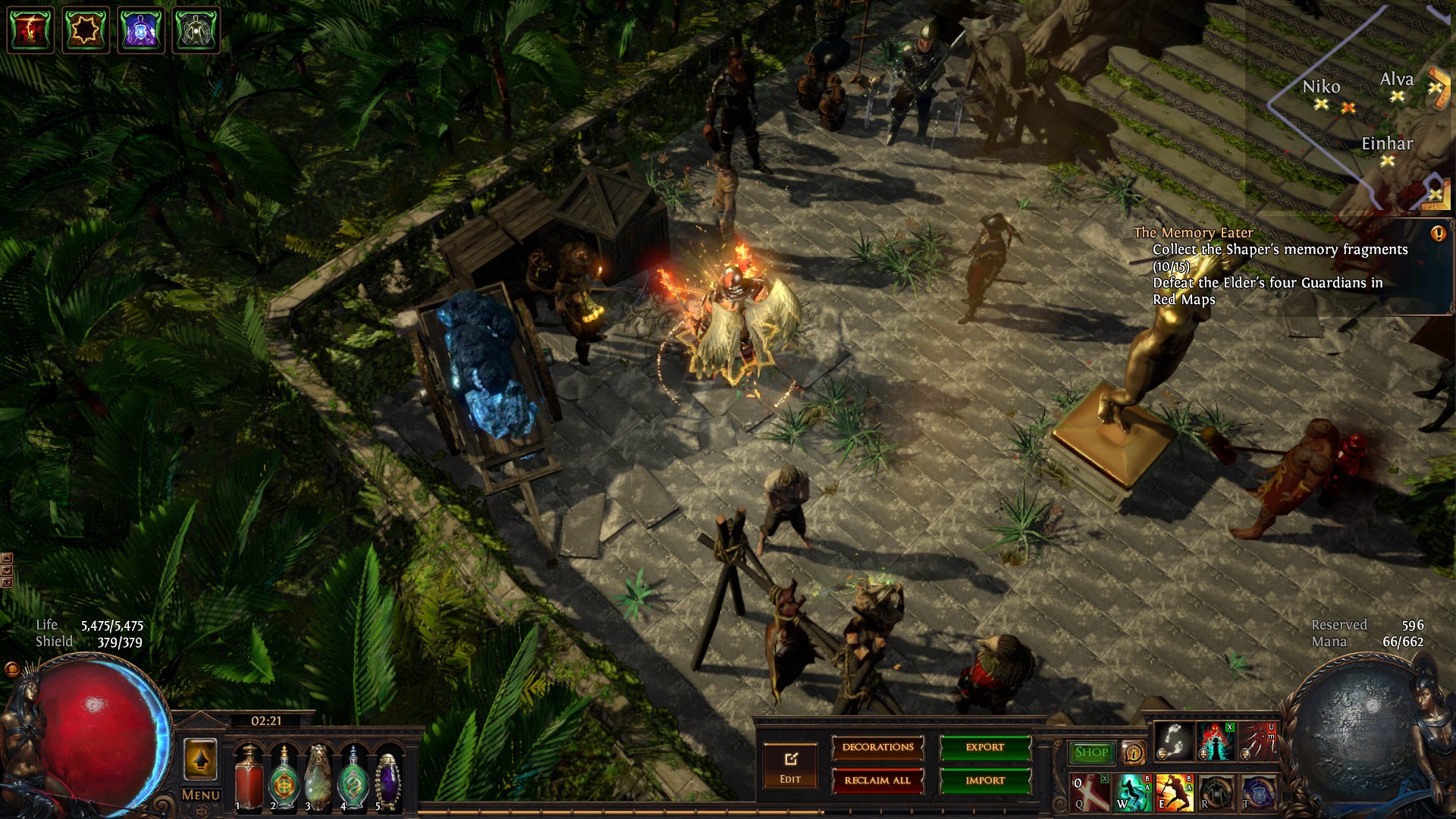Image resolution: width=1456 pixels, height=819 pixels.
Task: Click the spiked golden ring buff icon
Action: coord(86,30)
